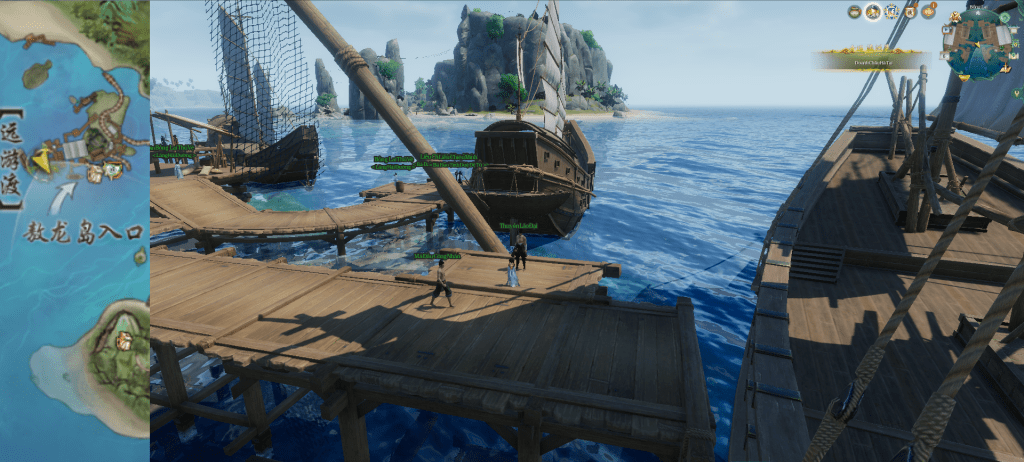Click the 远游渡 location label on the map
Viewport: 1024px width, 462px height.
pos(12,158)
